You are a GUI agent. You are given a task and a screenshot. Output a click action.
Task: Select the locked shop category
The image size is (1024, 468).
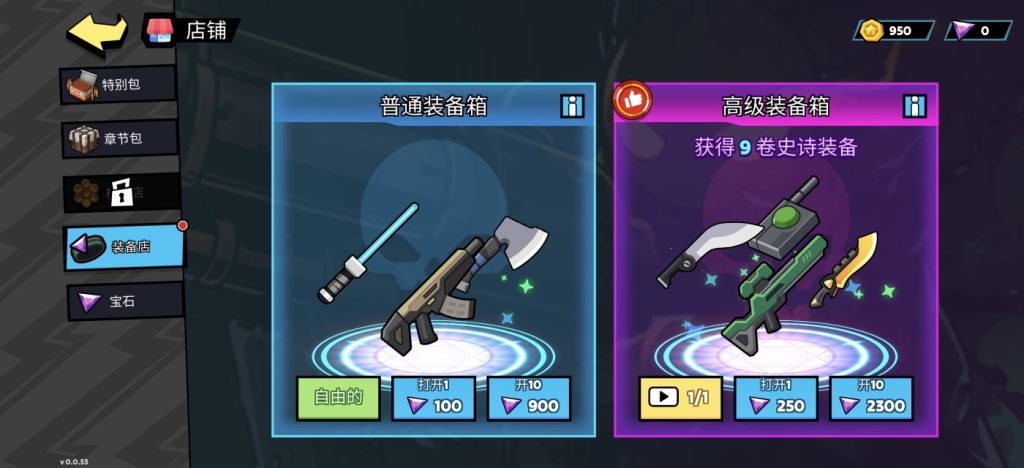coord(122,192)
